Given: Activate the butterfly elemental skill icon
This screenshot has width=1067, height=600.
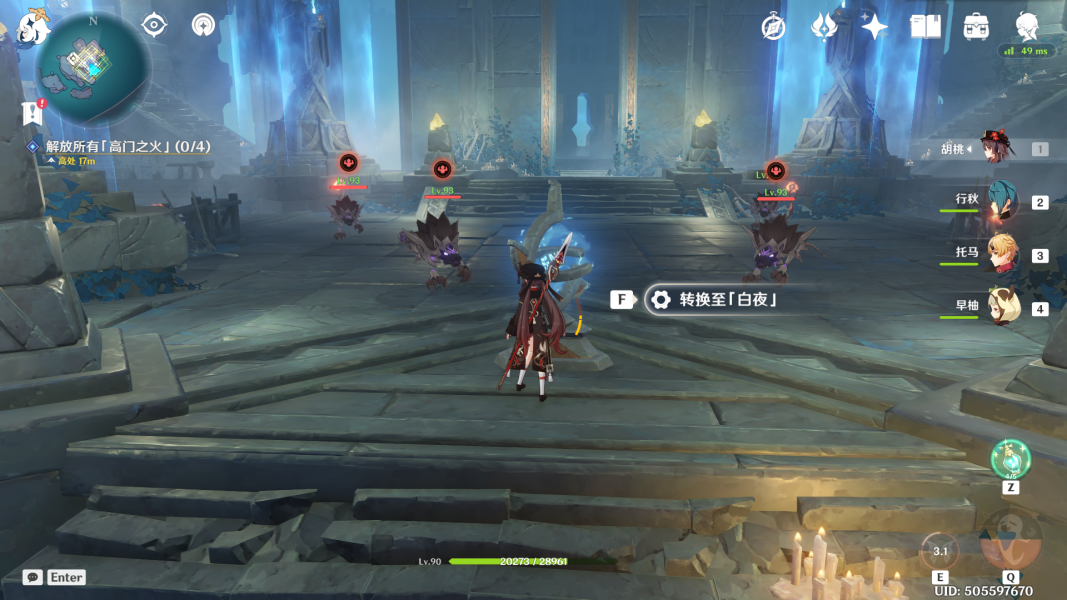Looking at the screenshot, I should (x=940, y=550).
